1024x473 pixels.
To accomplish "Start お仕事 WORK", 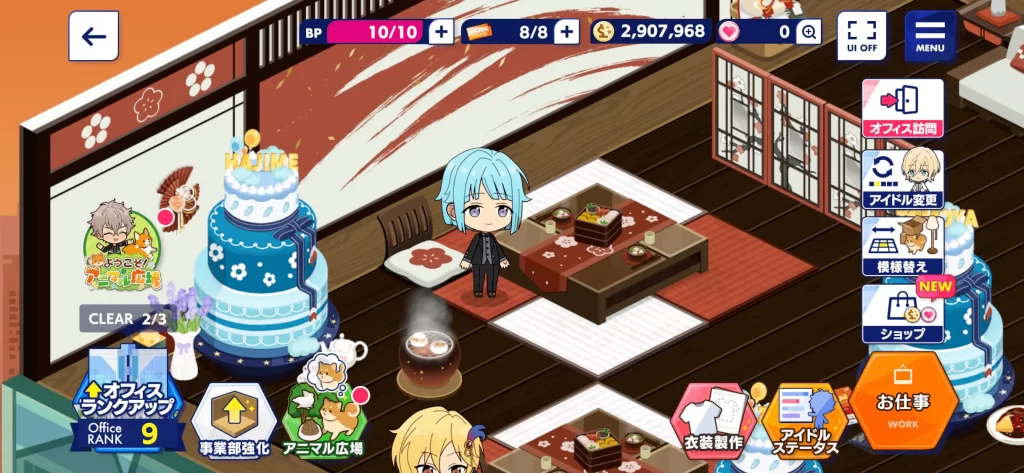I will pos(903,402).
